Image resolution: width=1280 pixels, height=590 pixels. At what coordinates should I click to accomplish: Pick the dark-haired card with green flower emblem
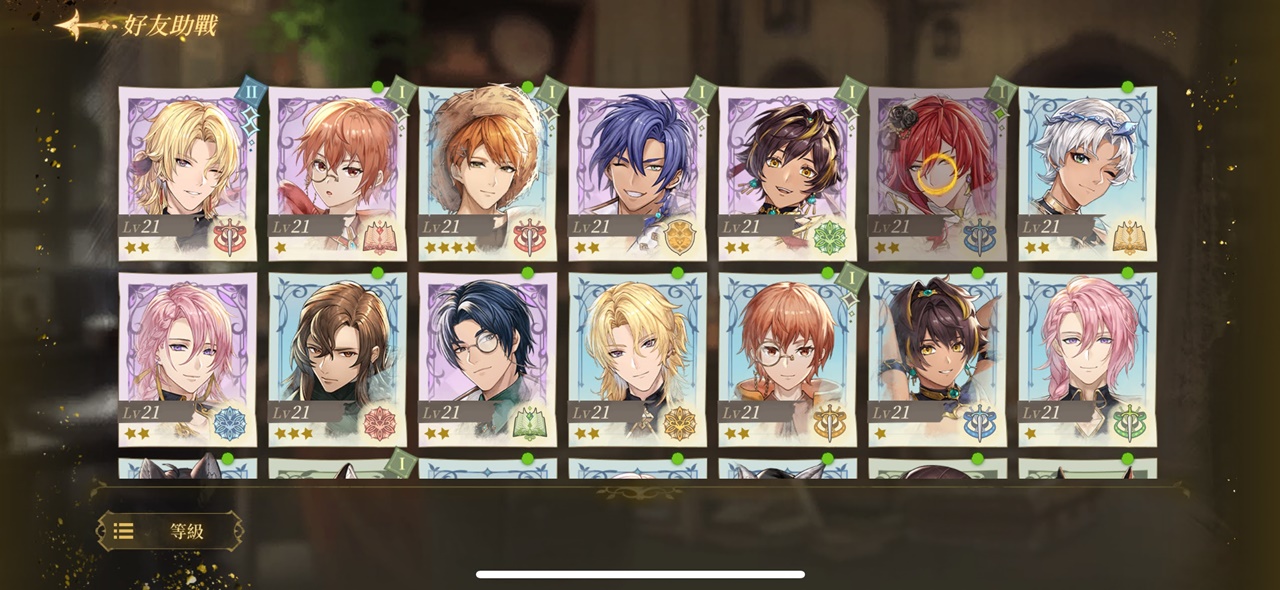(787, 172)
